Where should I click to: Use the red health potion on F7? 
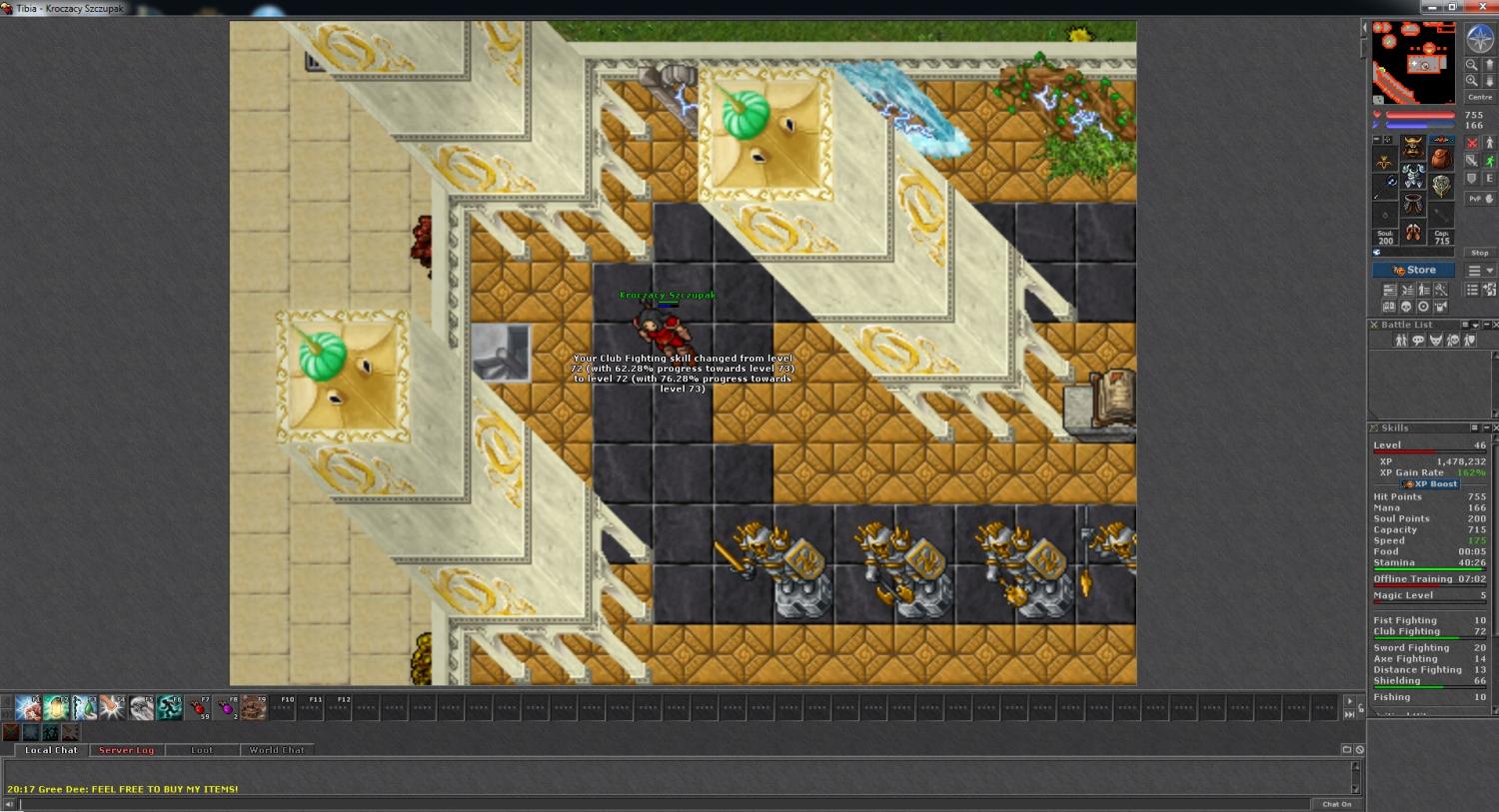[199, 708]
